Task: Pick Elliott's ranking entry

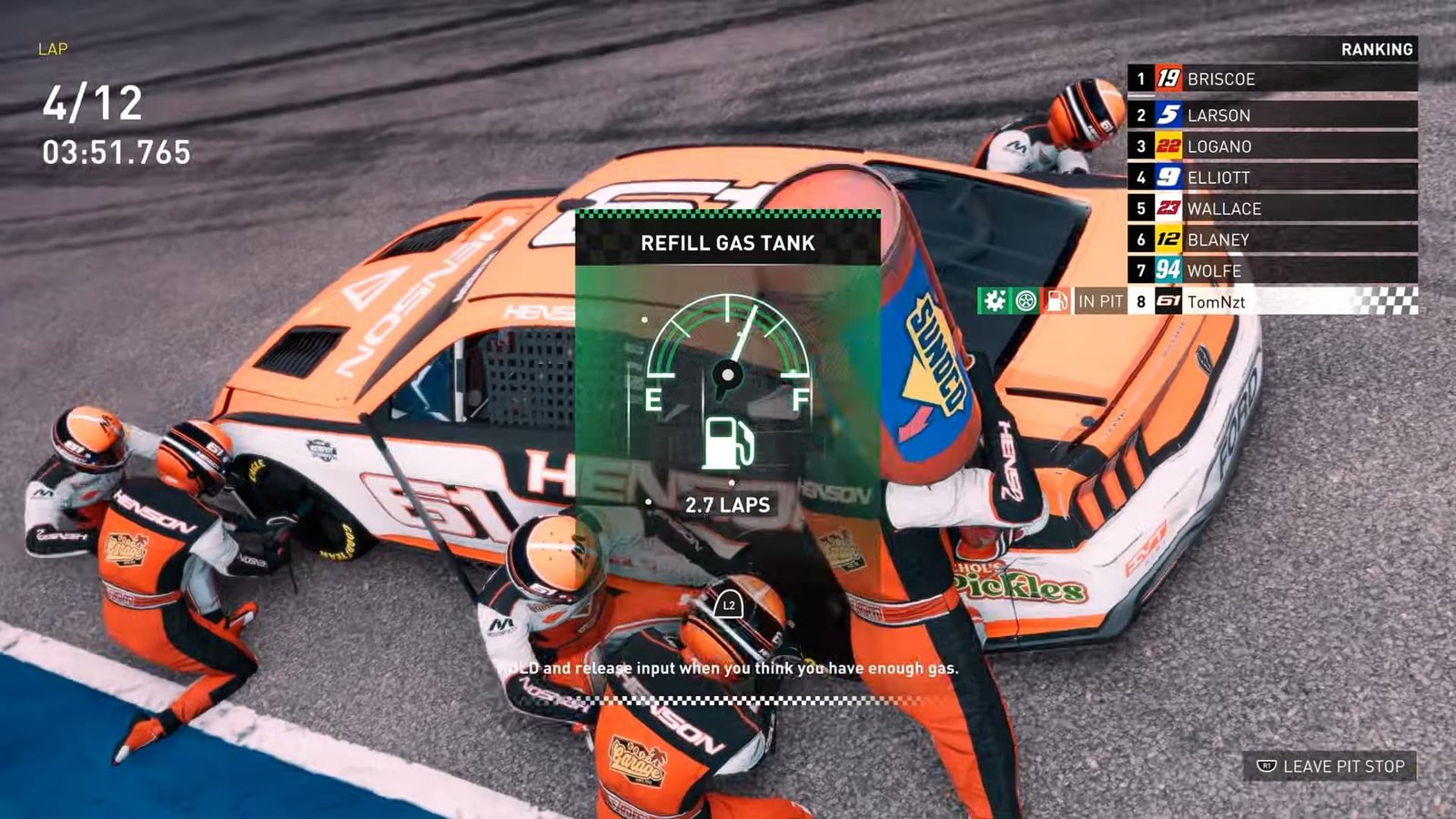Action: point(1271,177)
